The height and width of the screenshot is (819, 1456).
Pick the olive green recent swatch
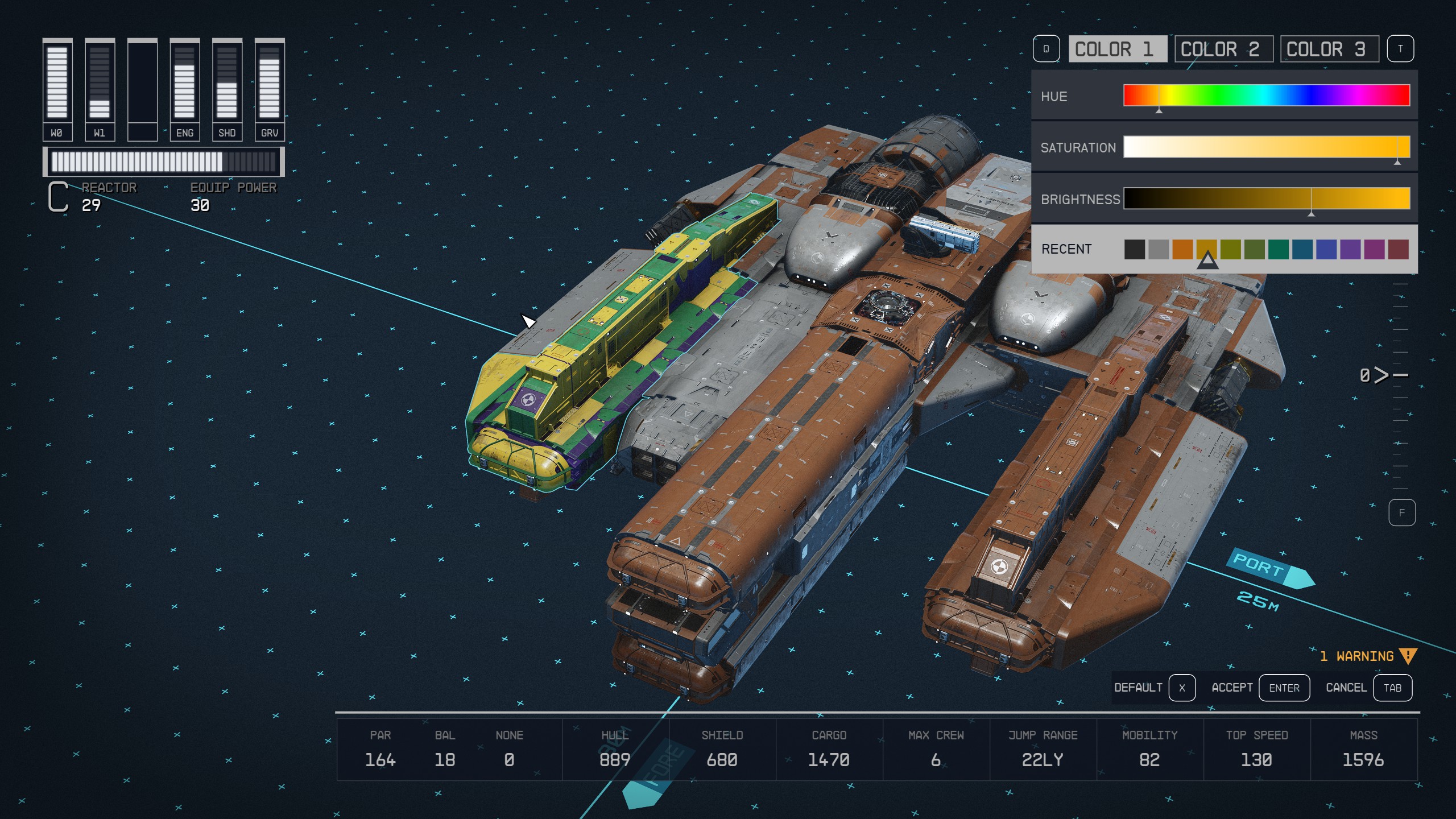pos(1230,249)
